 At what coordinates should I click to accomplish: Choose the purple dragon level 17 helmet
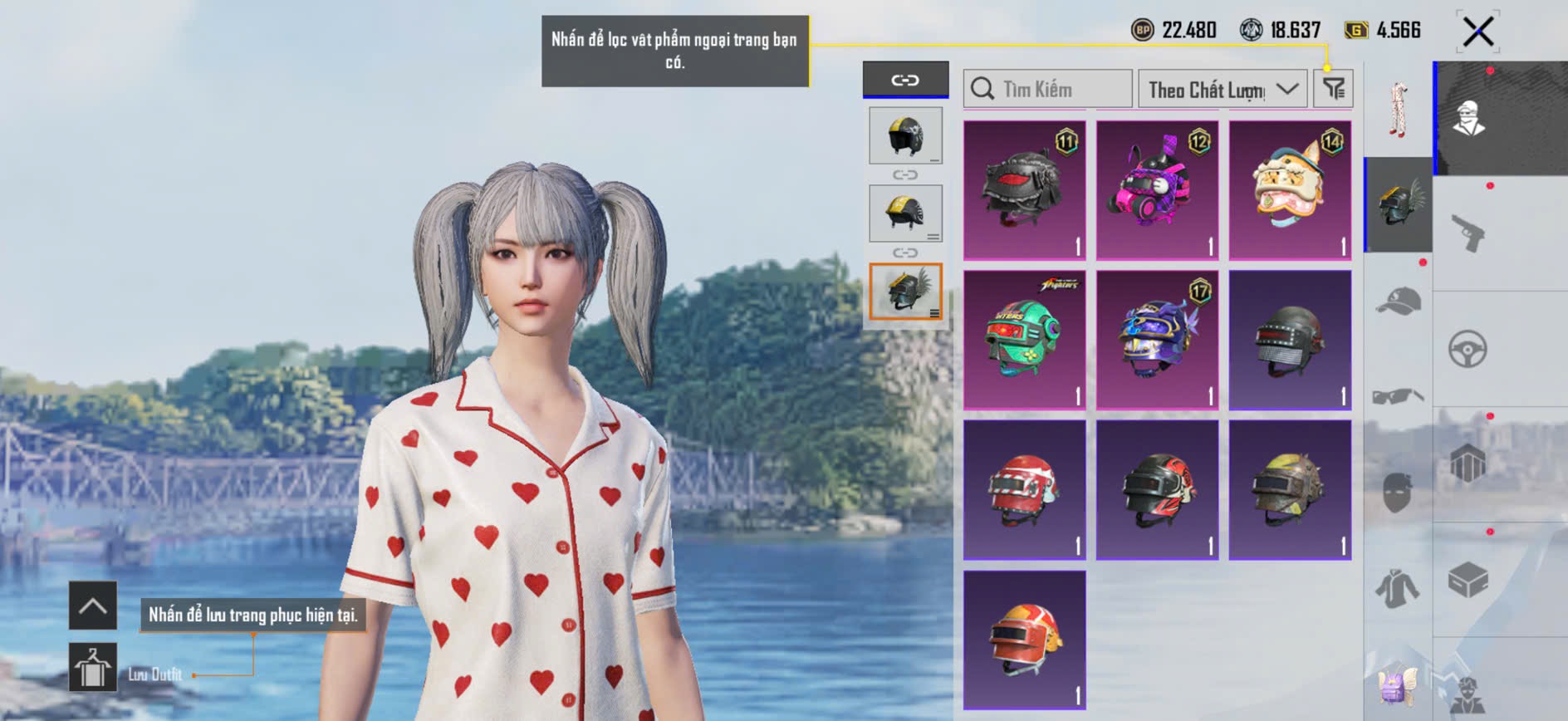click(1157, 340)
